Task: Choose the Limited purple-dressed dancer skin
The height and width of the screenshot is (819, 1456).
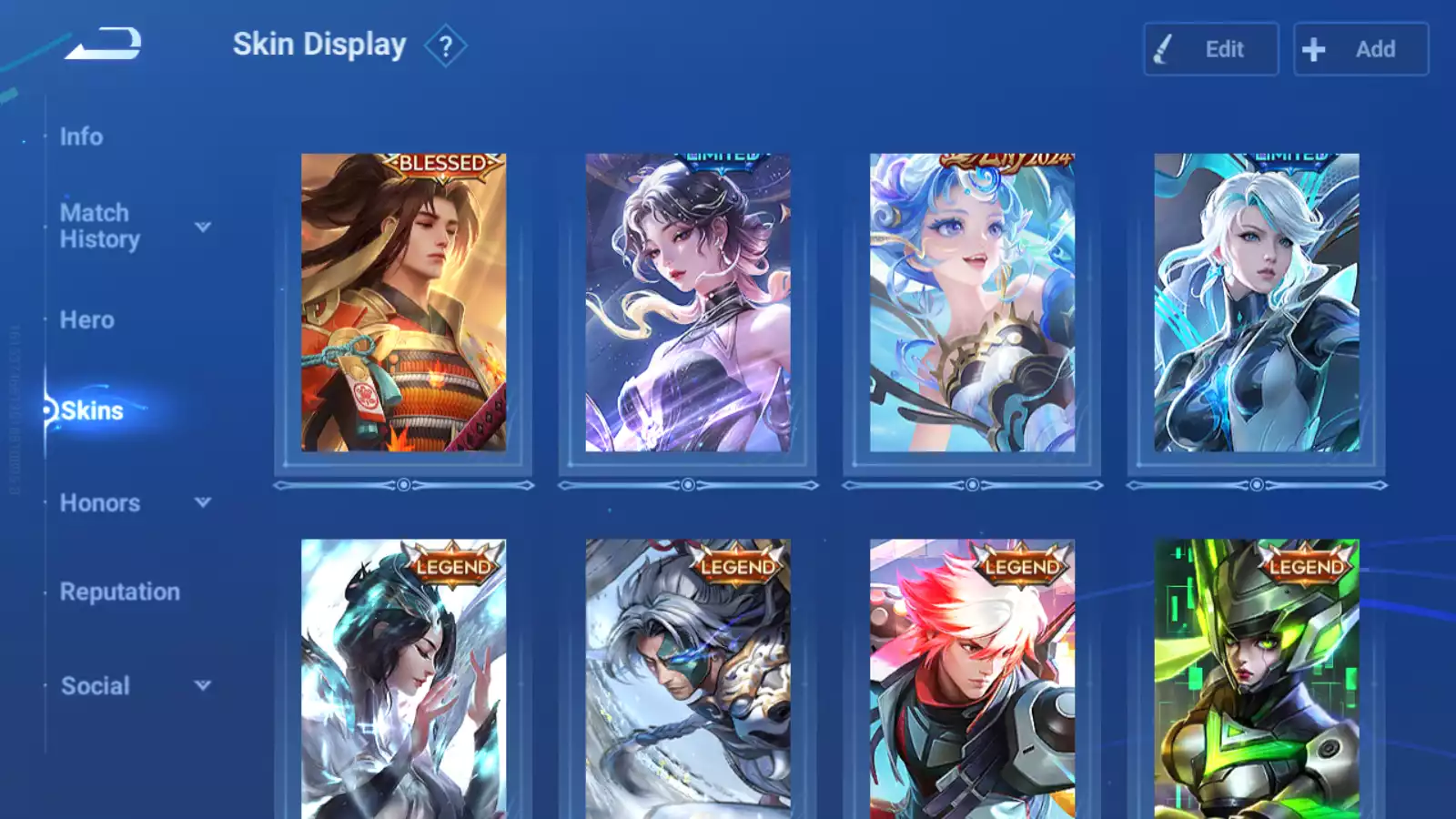Action: click(x=688, y=303)
